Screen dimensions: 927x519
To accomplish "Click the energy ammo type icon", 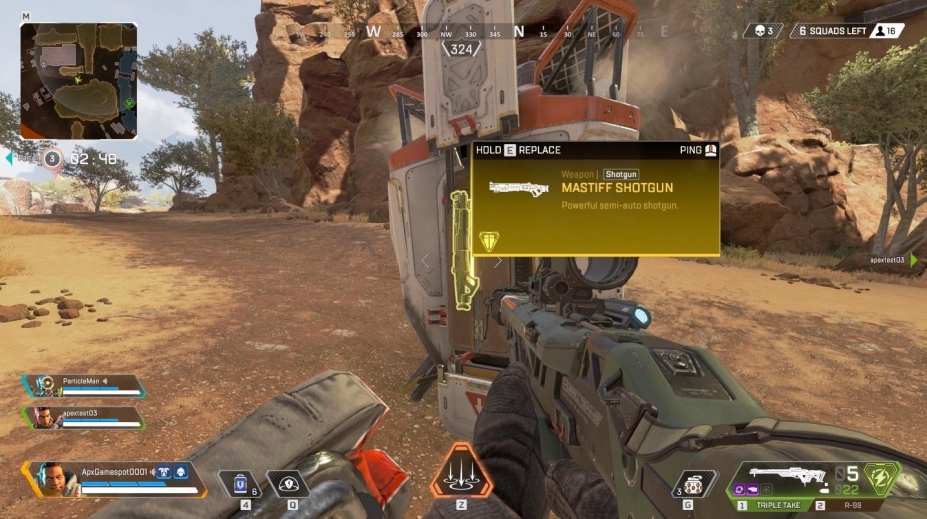I will coord(881,476).
